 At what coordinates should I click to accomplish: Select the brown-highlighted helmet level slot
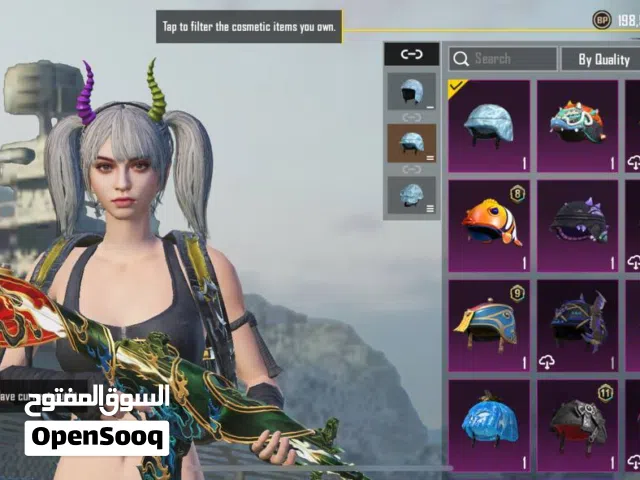(411, 143)
